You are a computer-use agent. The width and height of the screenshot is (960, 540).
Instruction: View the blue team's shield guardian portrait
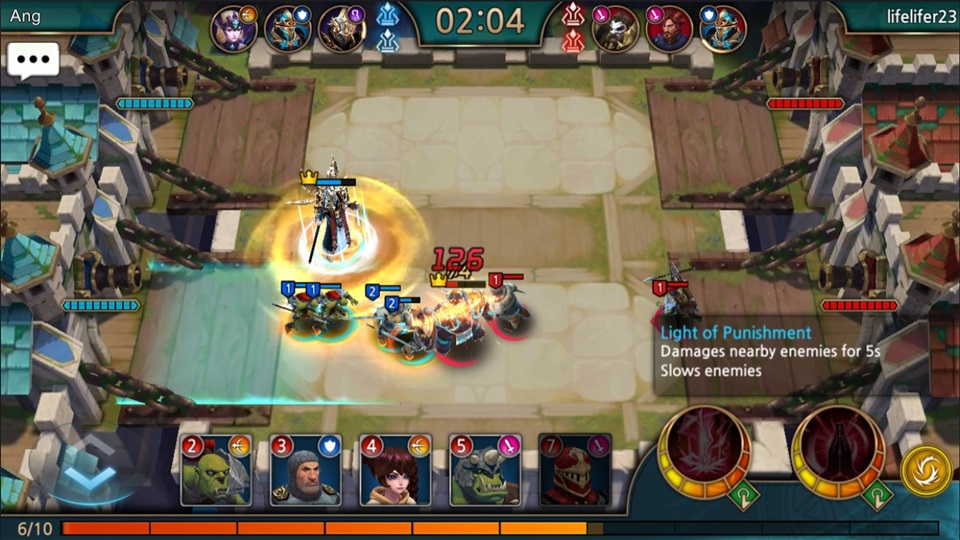point(287,29)
